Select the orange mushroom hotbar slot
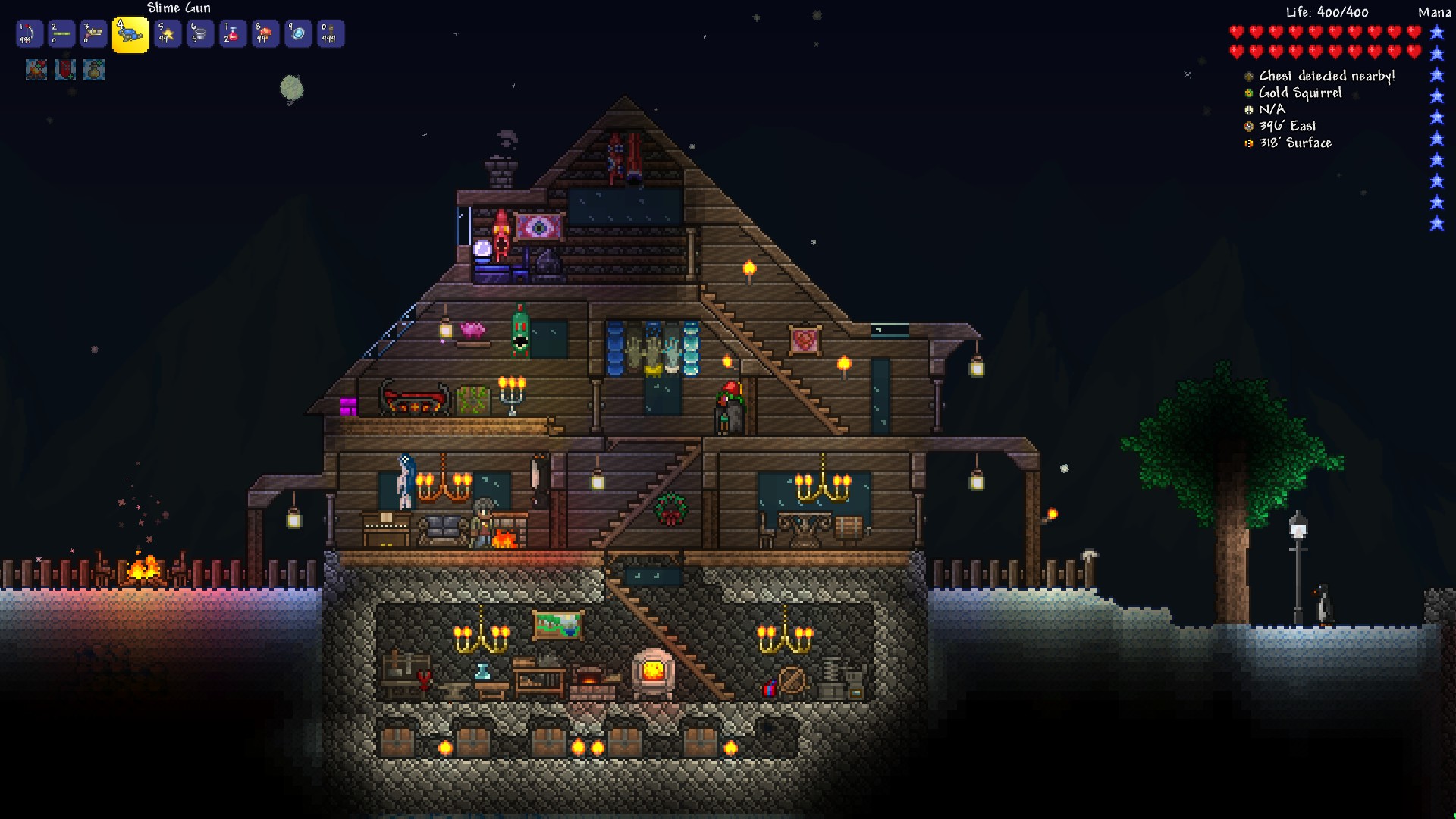Image resolution: width=1456 pixels, height=819 pixels. 265,34
